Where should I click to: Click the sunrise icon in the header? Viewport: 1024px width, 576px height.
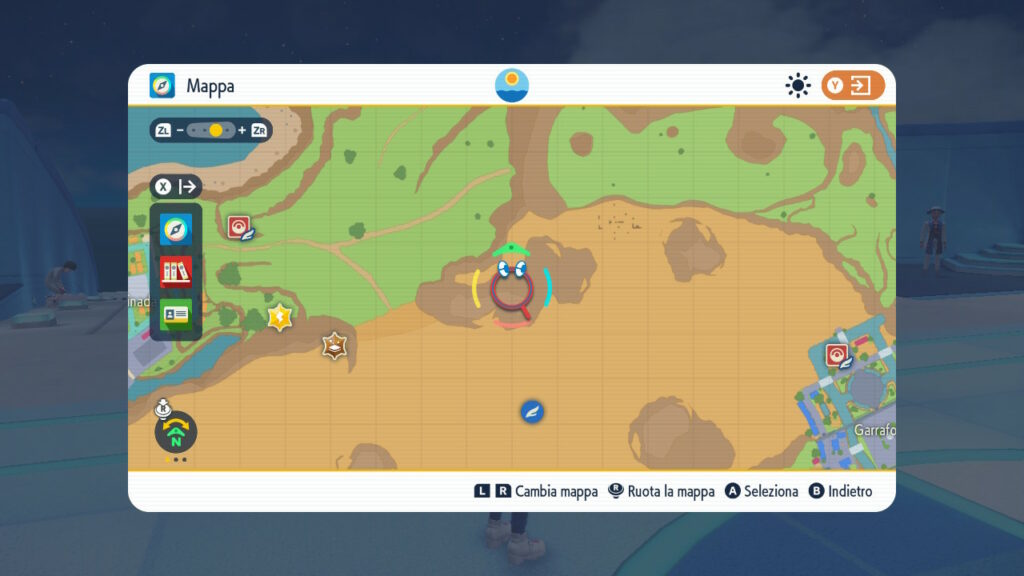[x=512, y=85]
